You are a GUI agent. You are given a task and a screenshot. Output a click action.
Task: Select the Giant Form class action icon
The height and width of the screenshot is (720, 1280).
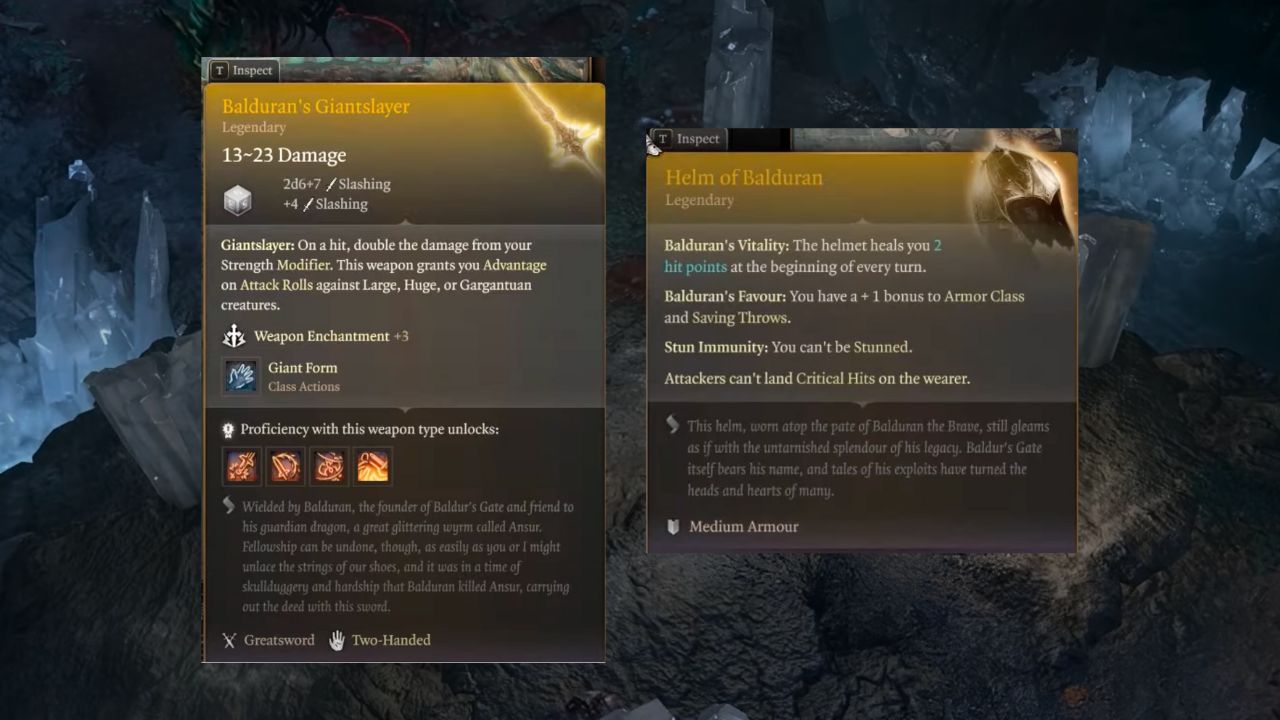click(240, 377)
